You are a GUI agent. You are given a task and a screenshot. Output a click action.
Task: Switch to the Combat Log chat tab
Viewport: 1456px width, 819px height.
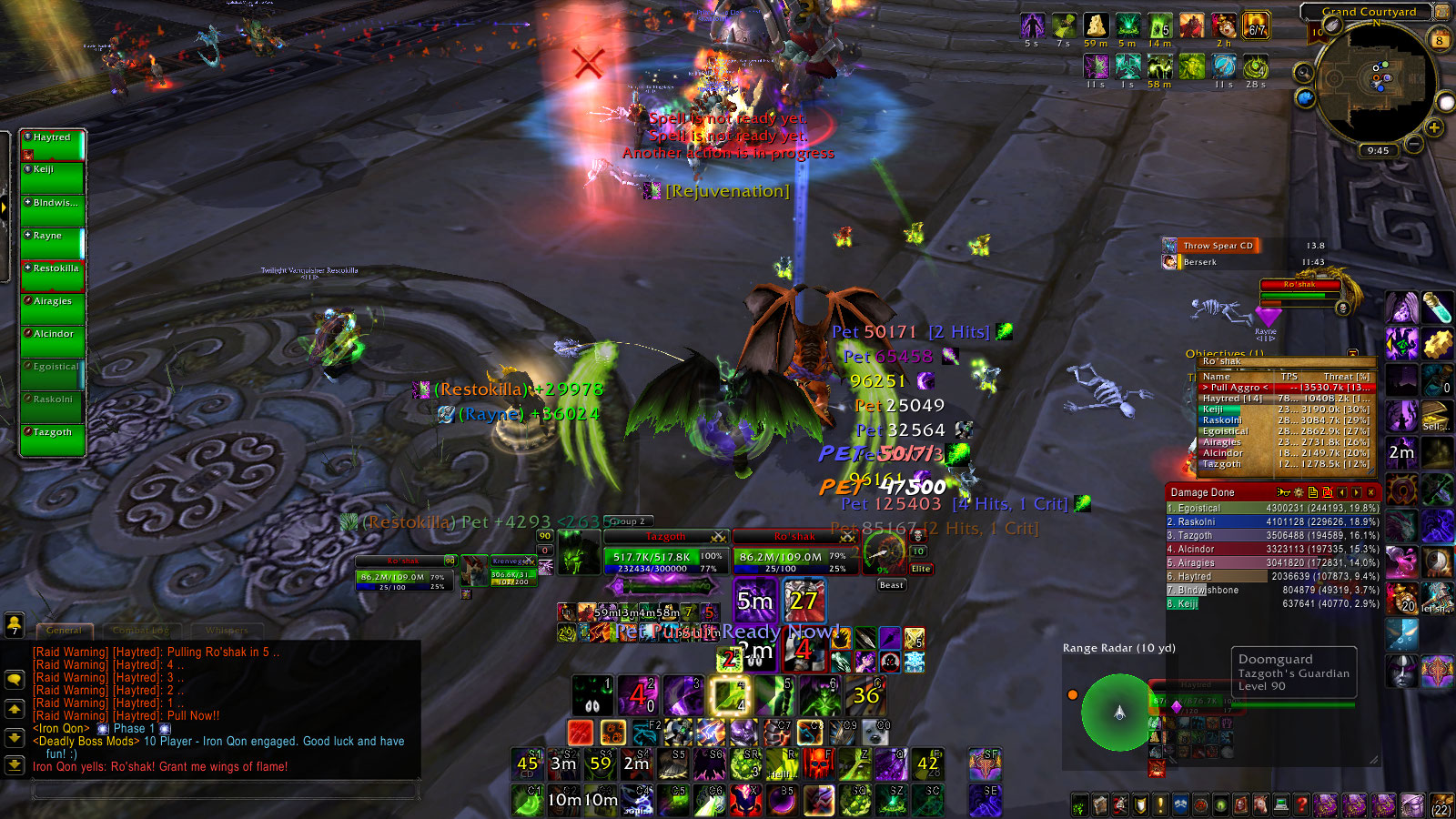(x=141, y=630)
